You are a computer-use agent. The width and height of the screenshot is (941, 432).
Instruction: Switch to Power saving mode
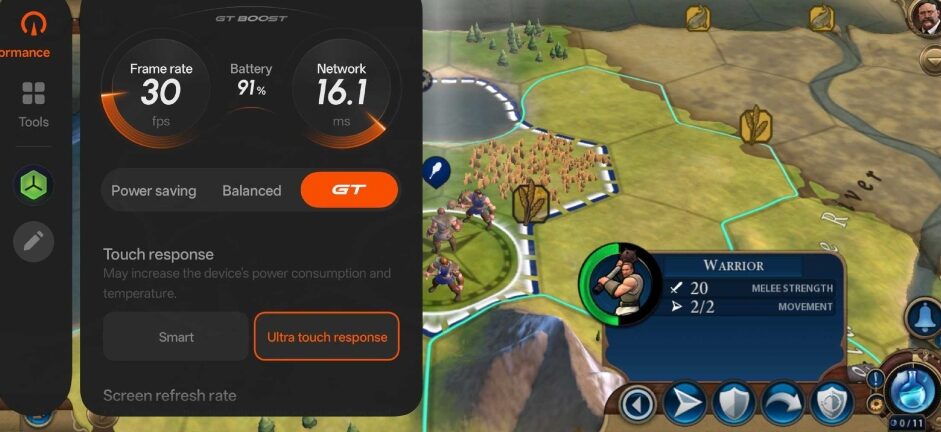point(153,190)
